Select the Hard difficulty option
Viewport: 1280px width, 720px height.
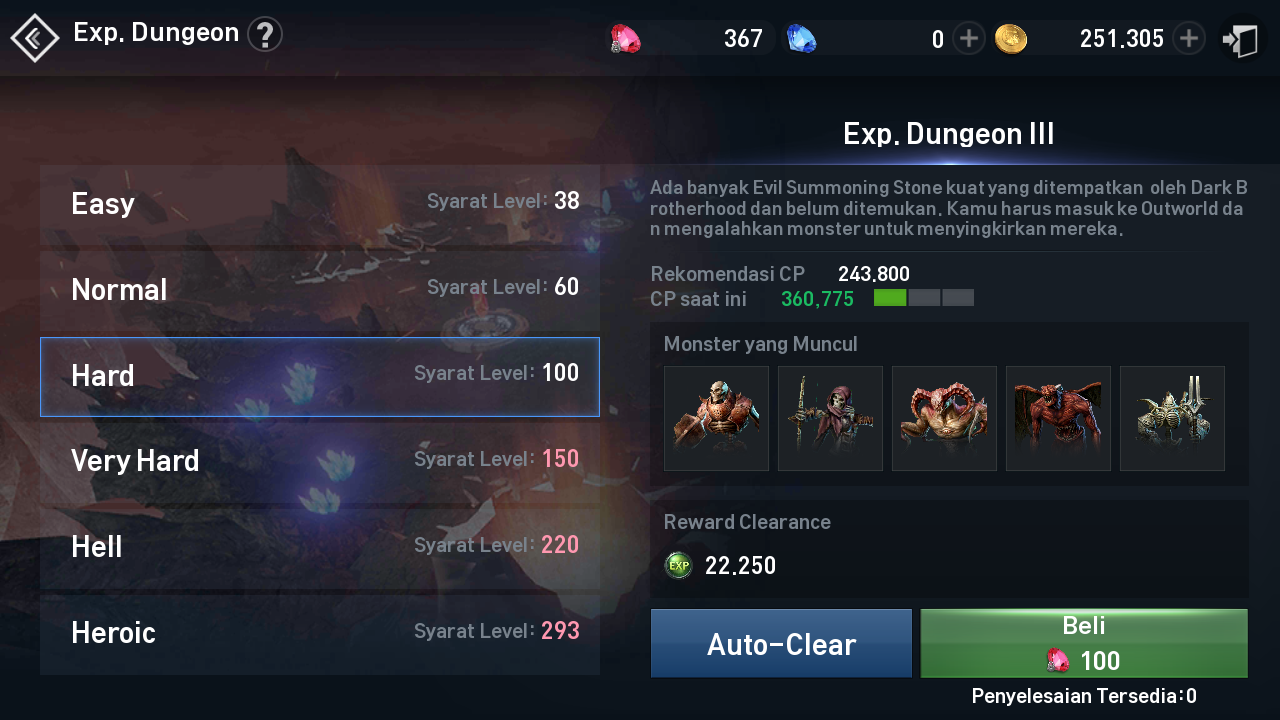(x=320, y=377)
